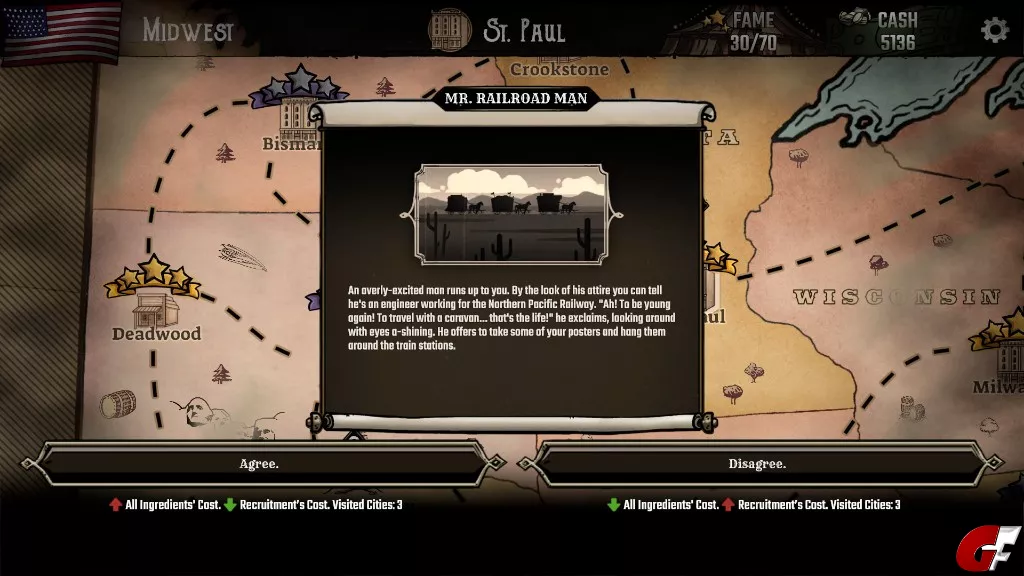1024x576 pixels.
Task: Click the St. Paul city header icon
Action: pos(449,29)
